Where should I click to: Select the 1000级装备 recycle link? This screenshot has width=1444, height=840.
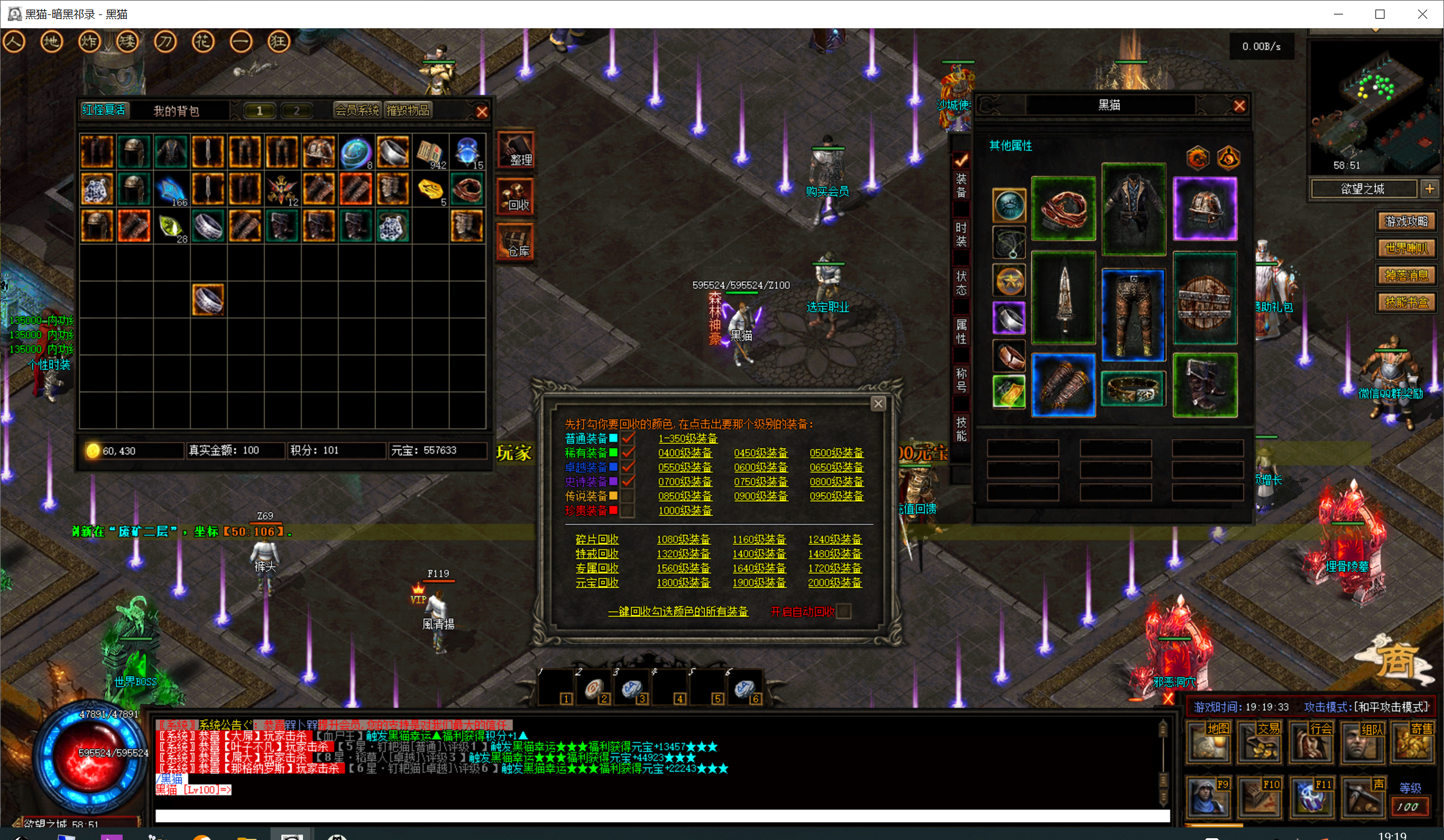(685, 511)
